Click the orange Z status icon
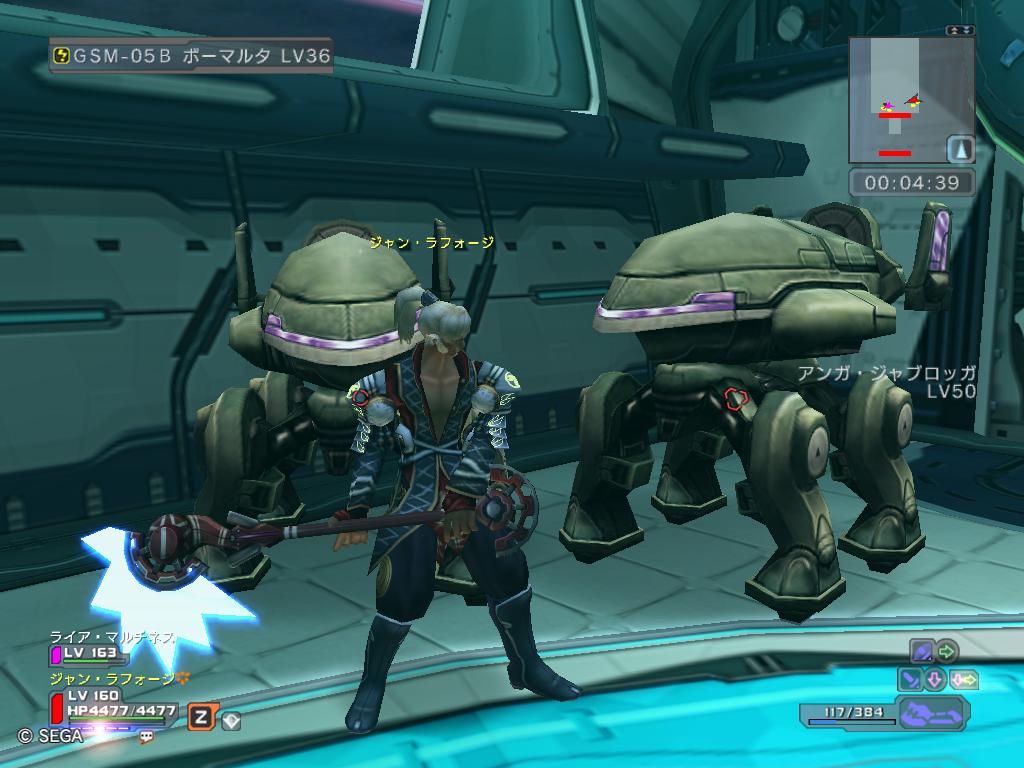This screenshot has width=1024, height=768. [202, 716]
